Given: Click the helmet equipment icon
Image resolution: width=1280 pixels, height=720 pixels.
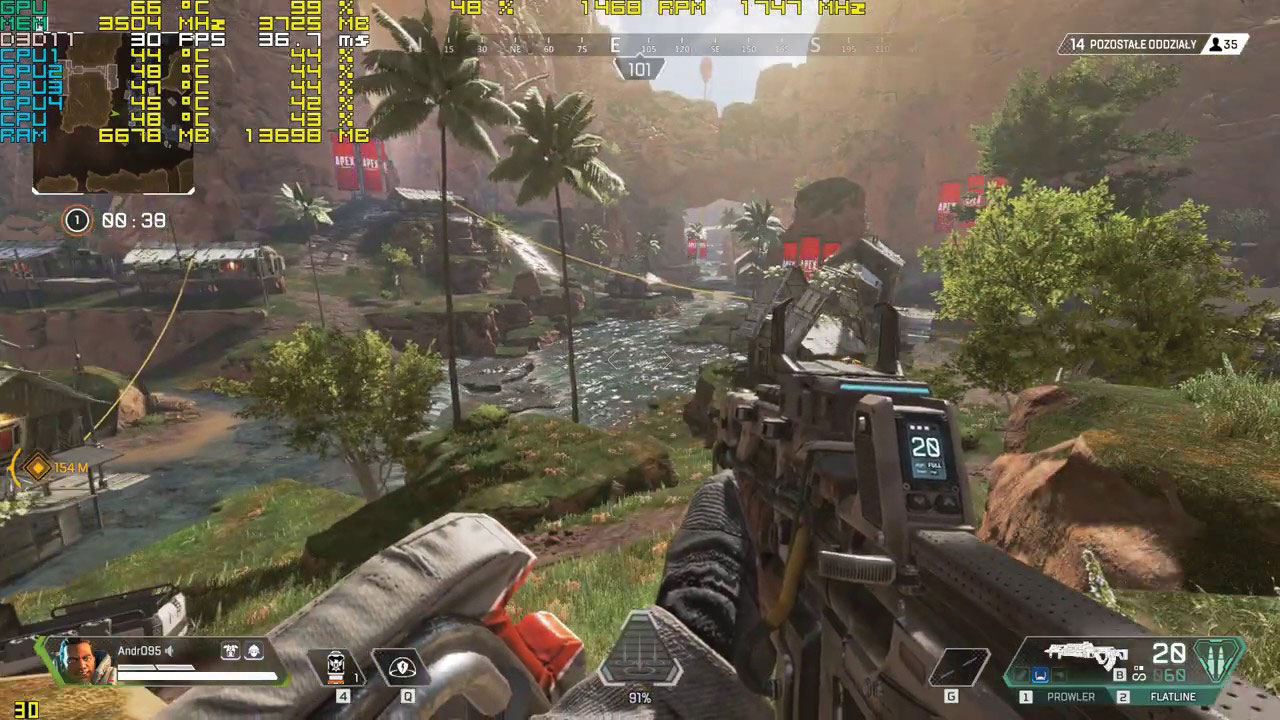Looking at the screenshot, I should coord(254,650).
